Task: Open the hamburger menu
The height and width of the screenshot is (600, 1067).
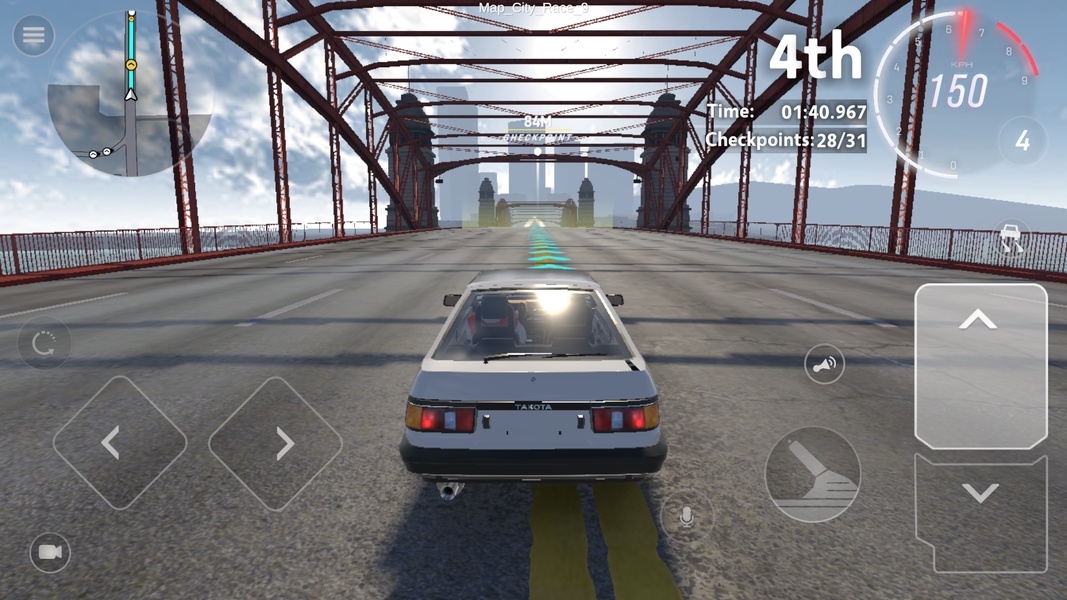Action: coord(34,36)
